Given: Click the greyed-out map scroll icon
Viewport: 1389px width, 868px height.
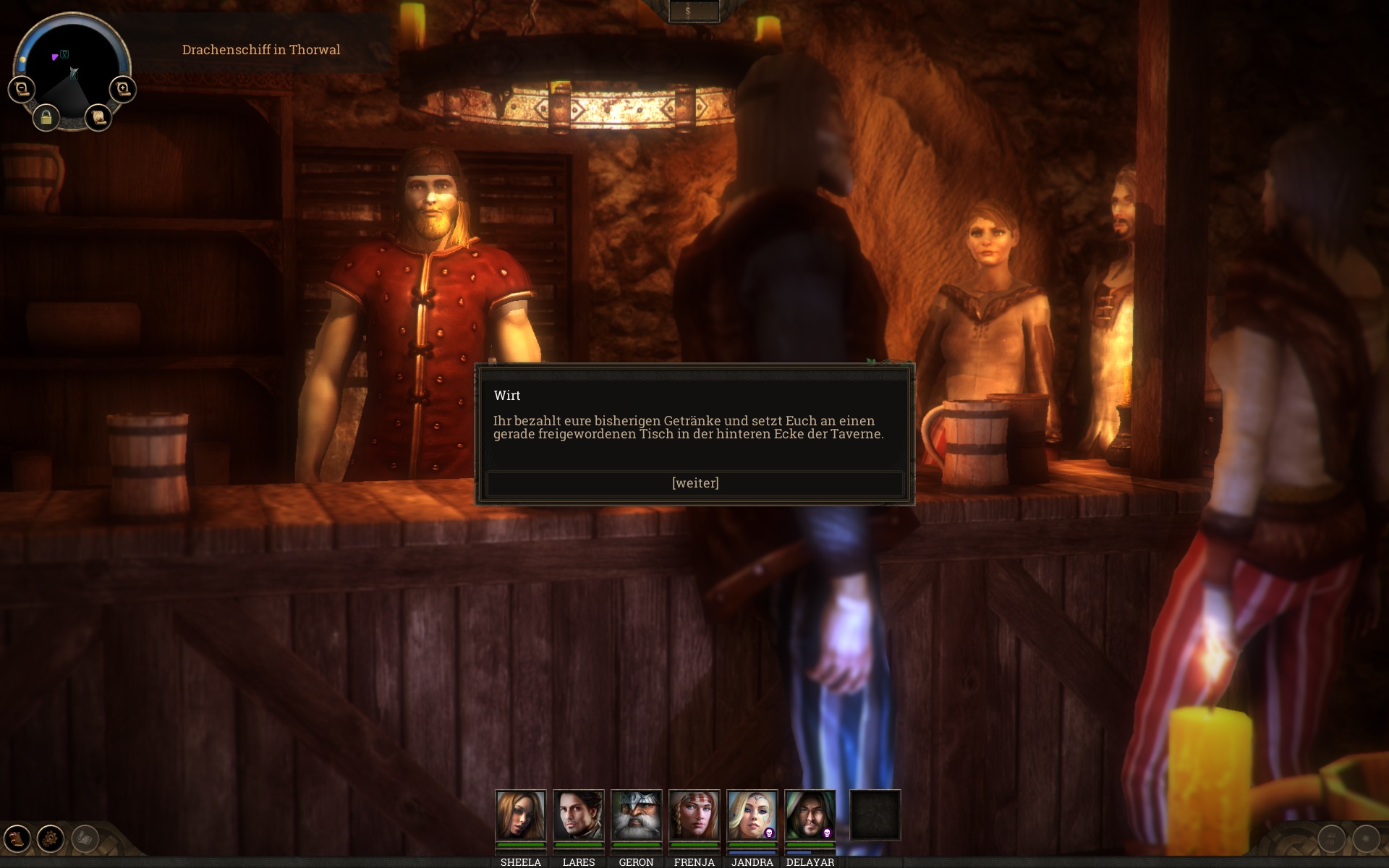Looking at the screenshot, I should (85, 839).
